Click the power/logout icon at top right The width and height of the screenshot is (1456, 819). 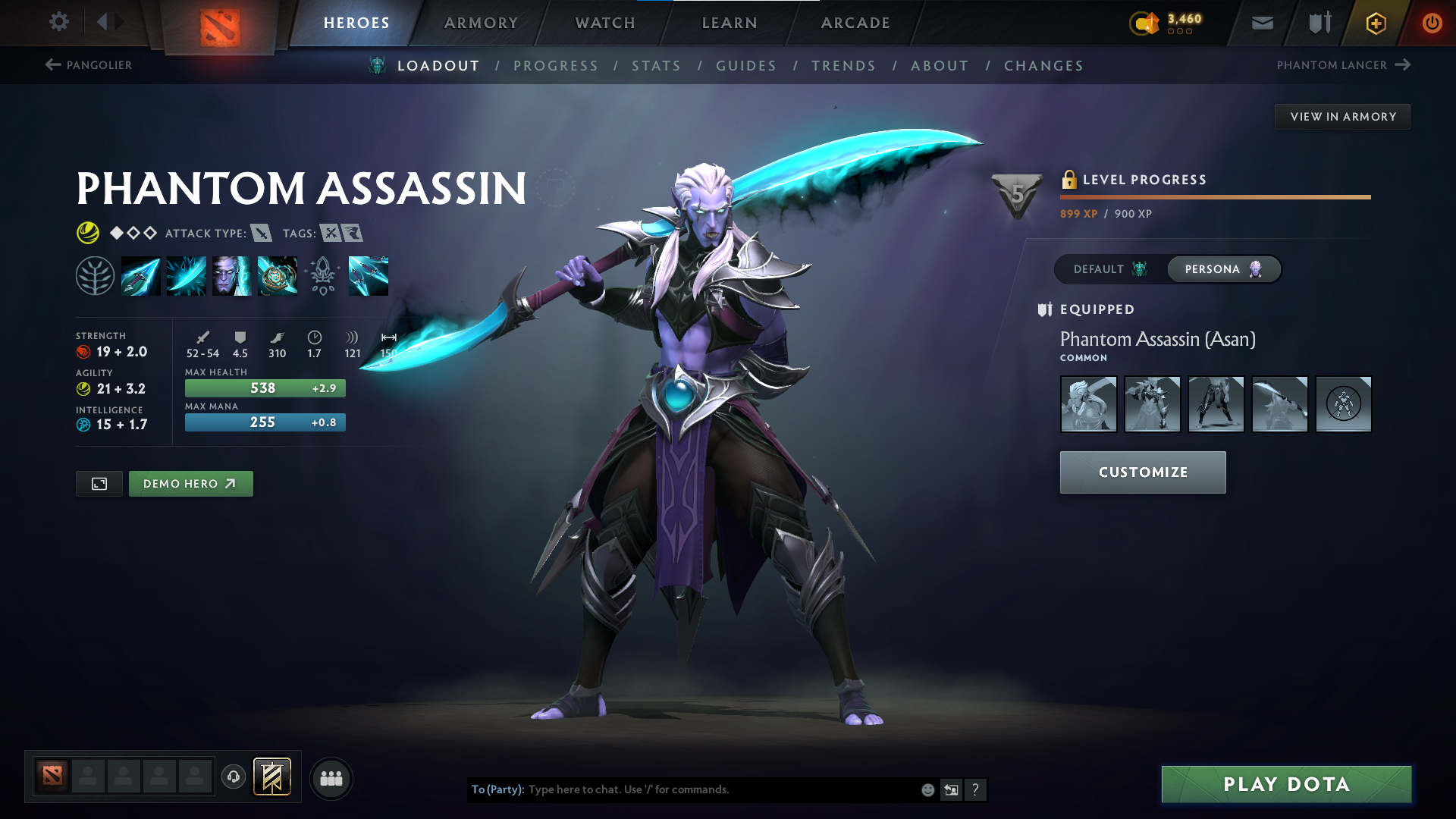[1432, 23]
